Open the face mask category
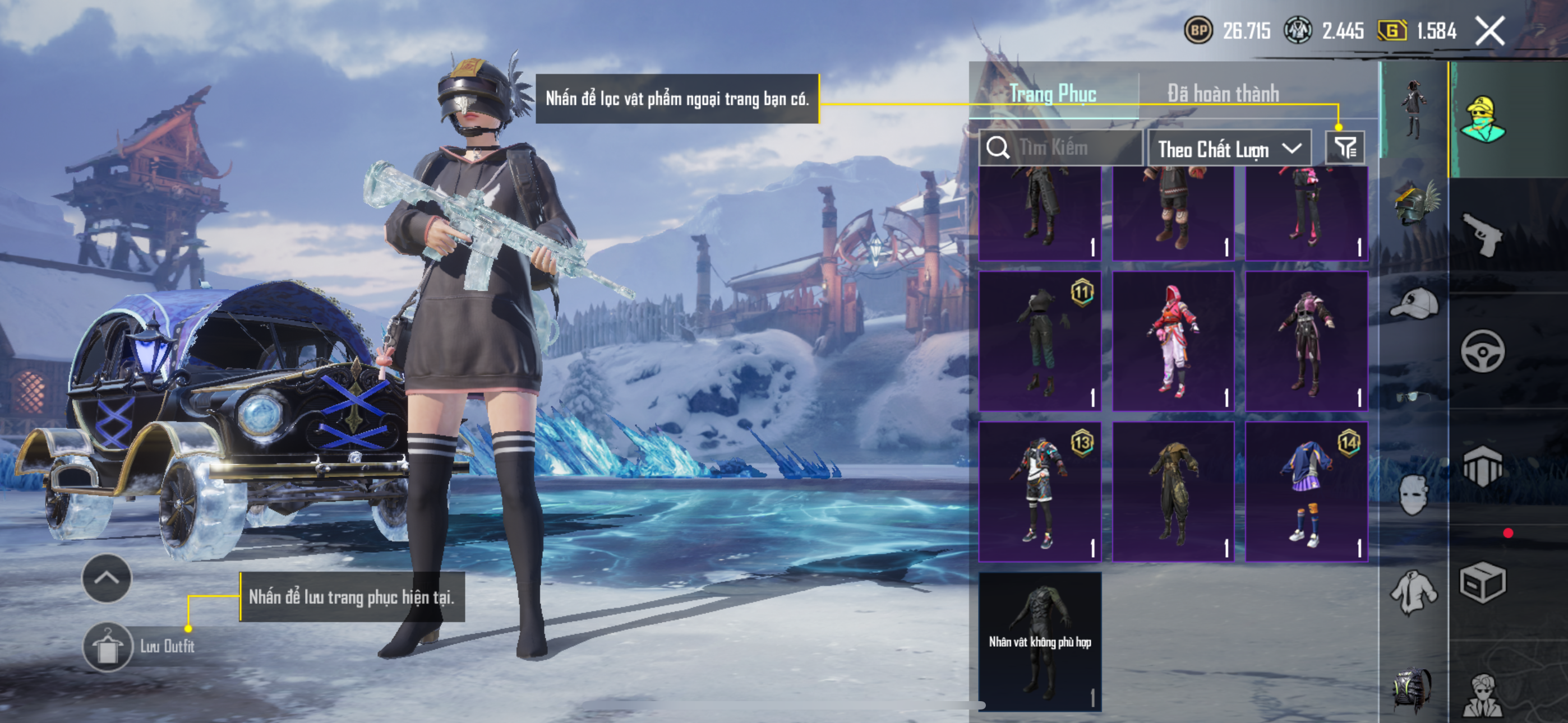Image resolution: width=1568 pixels, height=723 pixels. pyautogui.click(x=1413, y=494)
